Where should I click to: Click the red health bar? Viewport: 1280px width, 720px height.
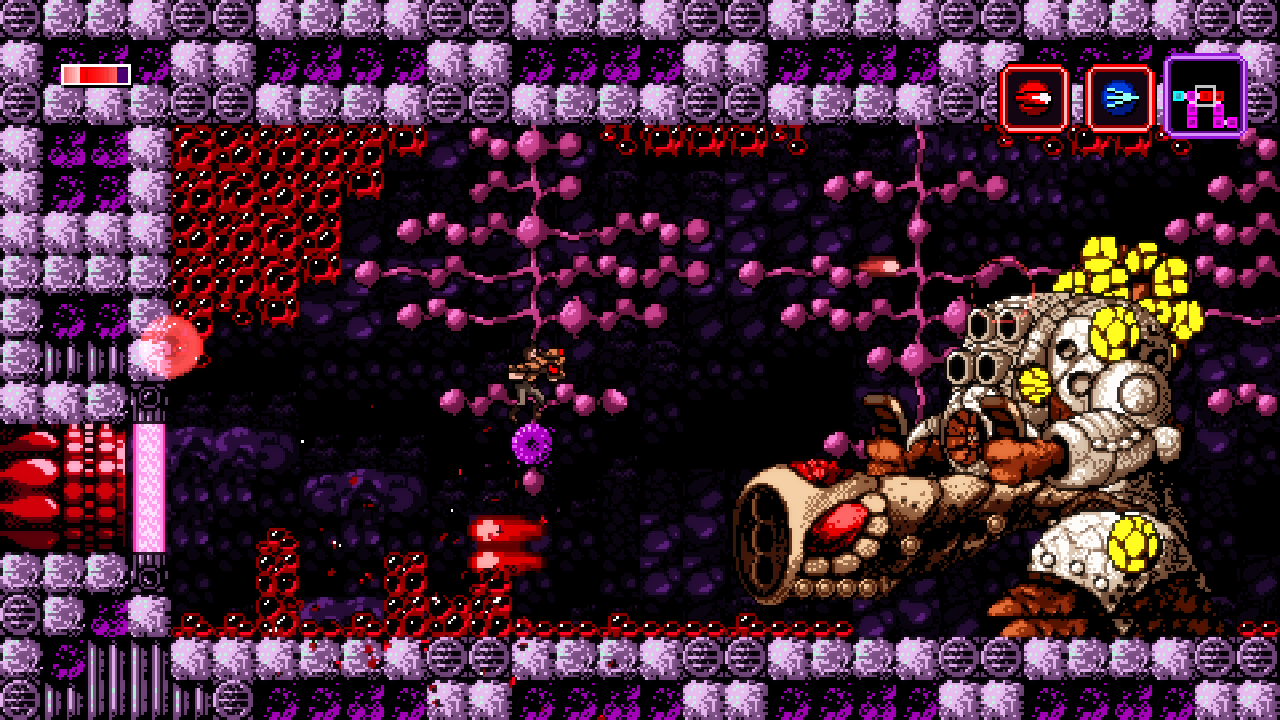pos(95,72)
